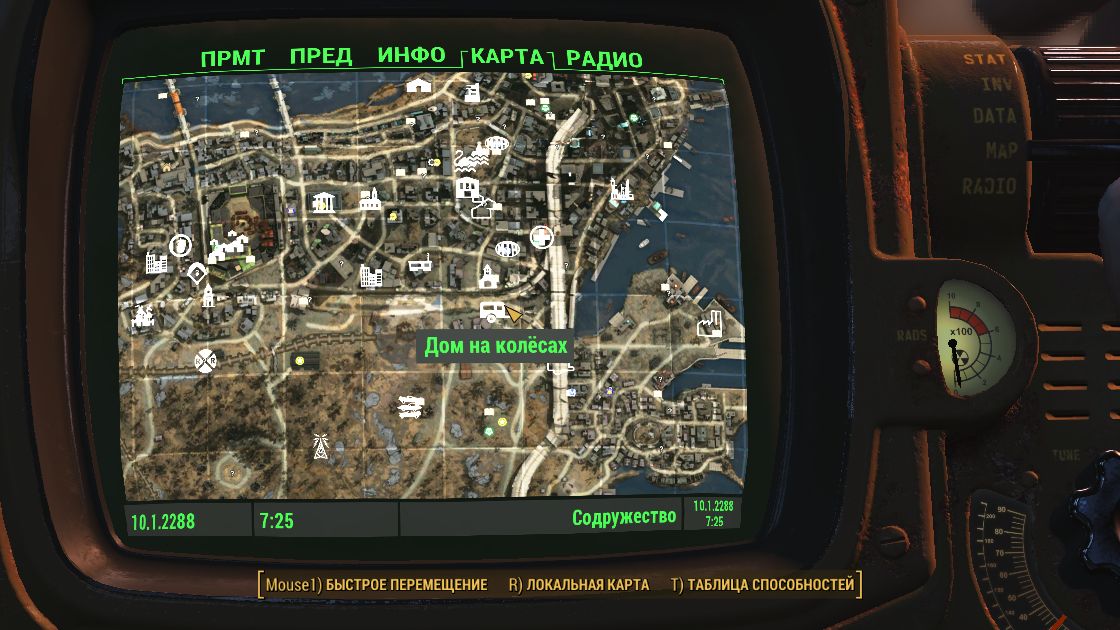Open the ПРЕД tab

pyautogui.click(x=320, y=57)
